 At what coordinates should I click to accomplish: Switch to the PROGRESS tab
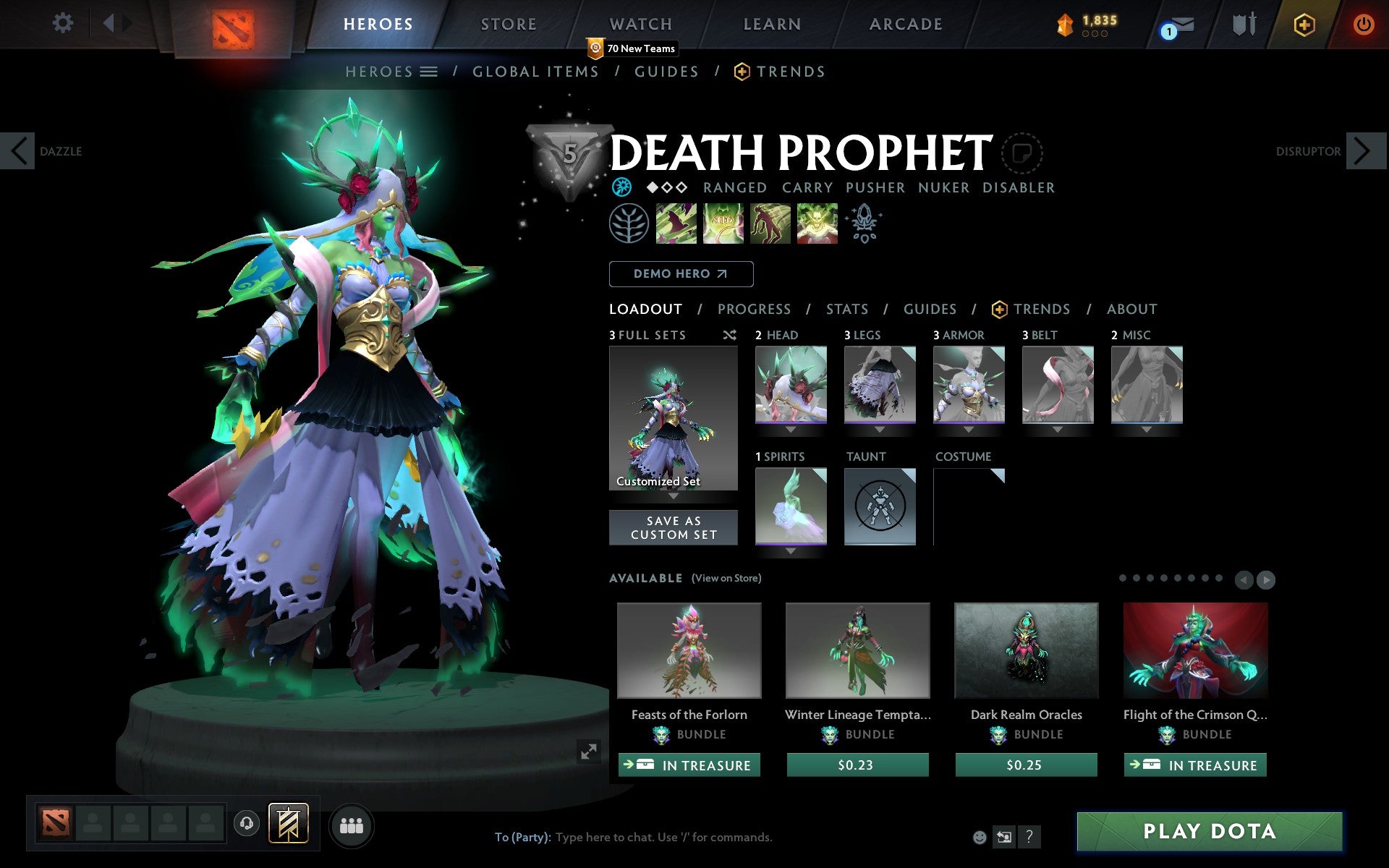[x=754, y=310]
